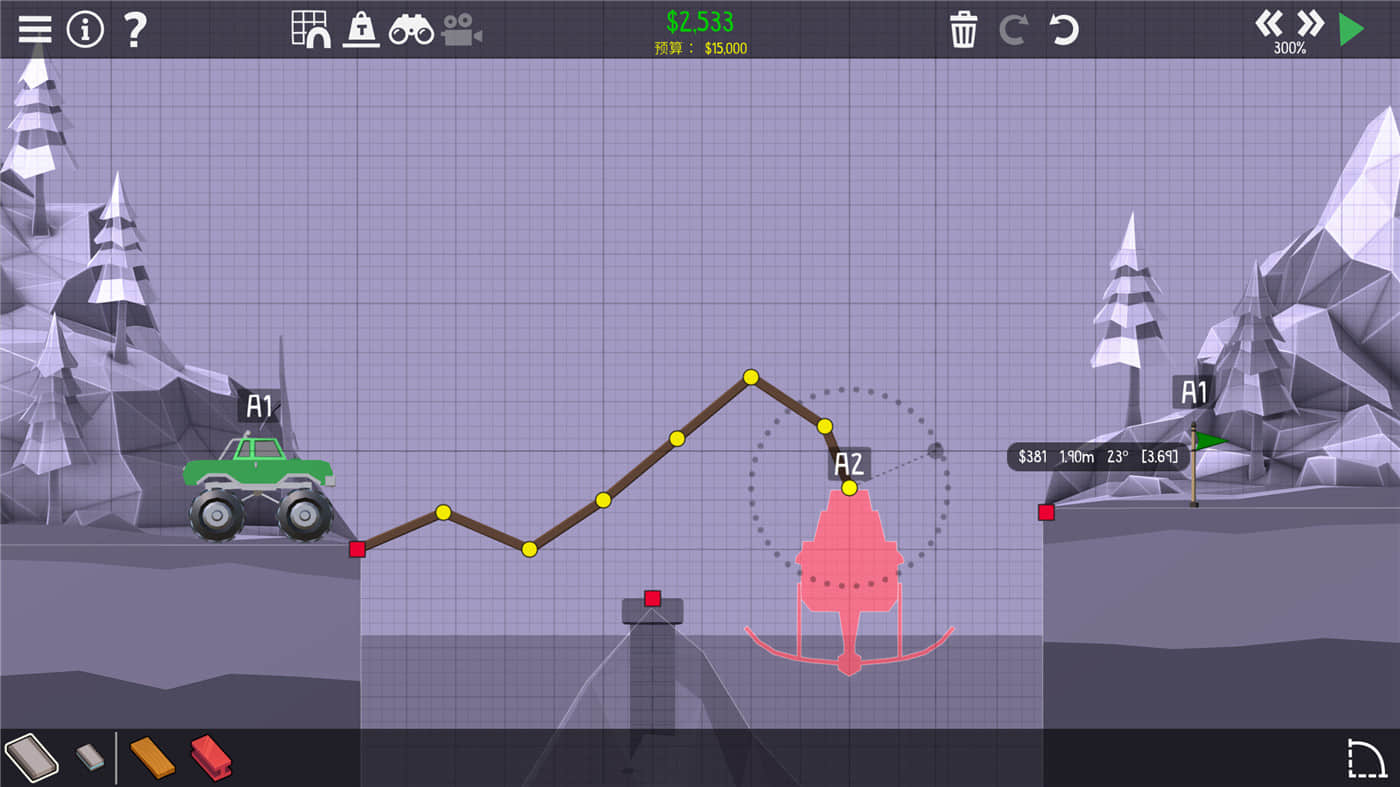Enable the weight load display
This screenshot has width=1400, height=787.
point(360,28)
